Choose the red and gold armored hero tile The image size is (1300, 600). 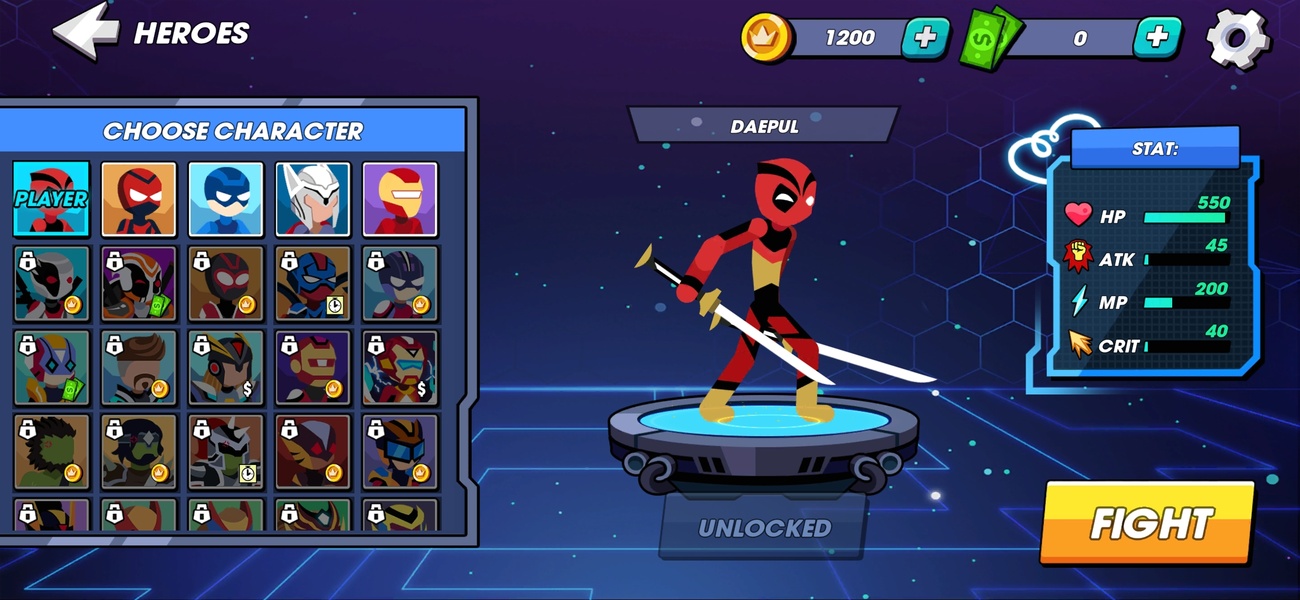pos(400,198)
